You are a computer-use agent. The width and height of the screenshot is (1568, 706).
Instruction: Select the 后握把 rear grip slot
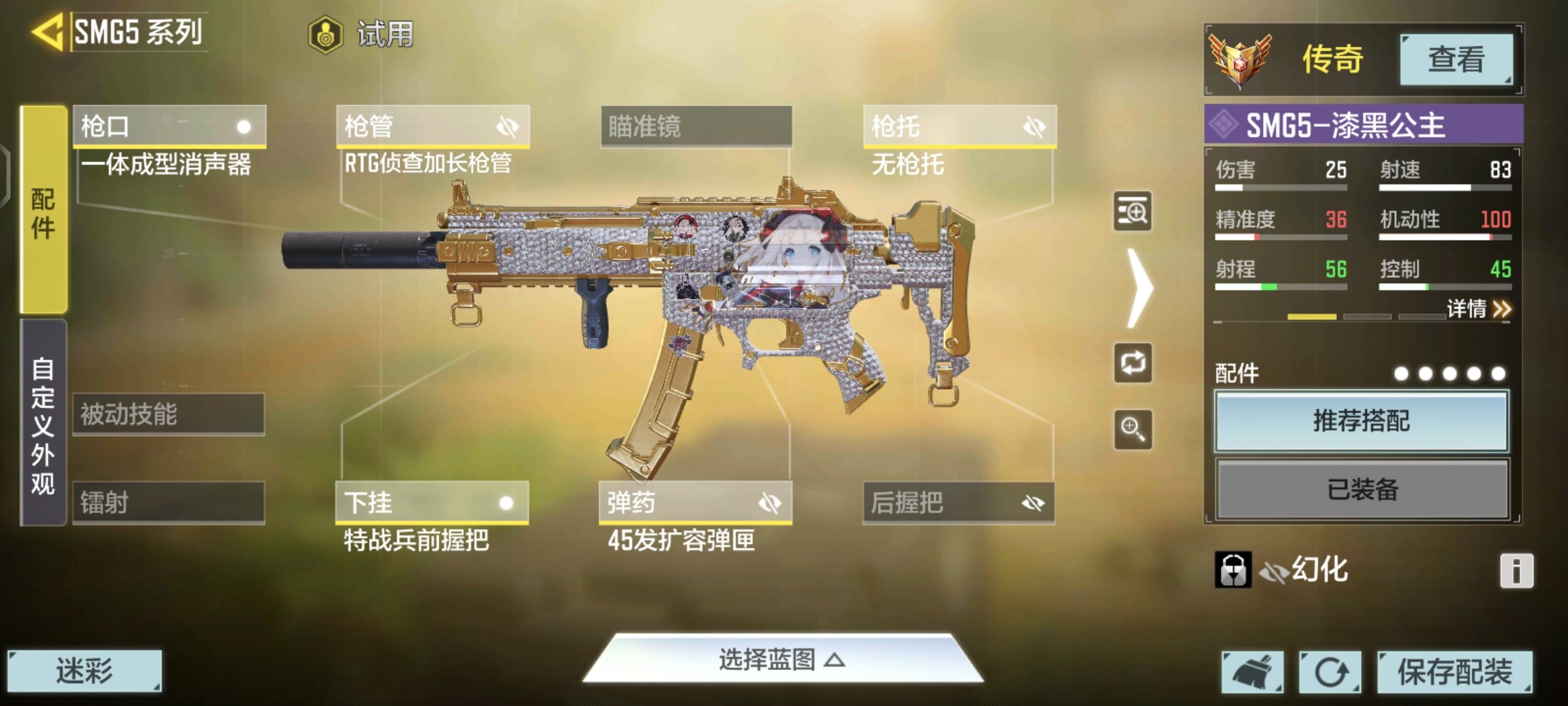958,502
